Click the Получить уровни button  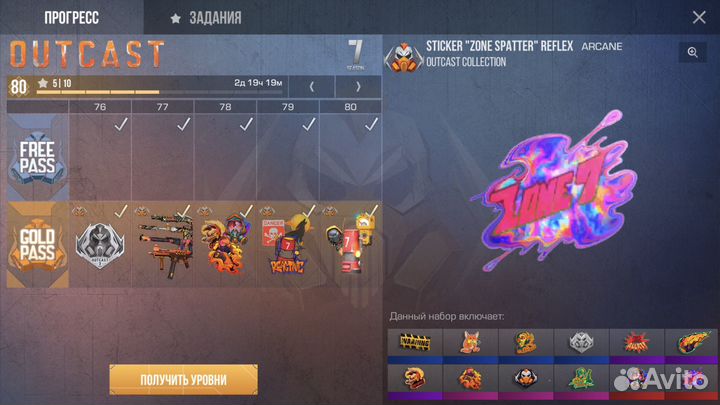tap(184, 379)
